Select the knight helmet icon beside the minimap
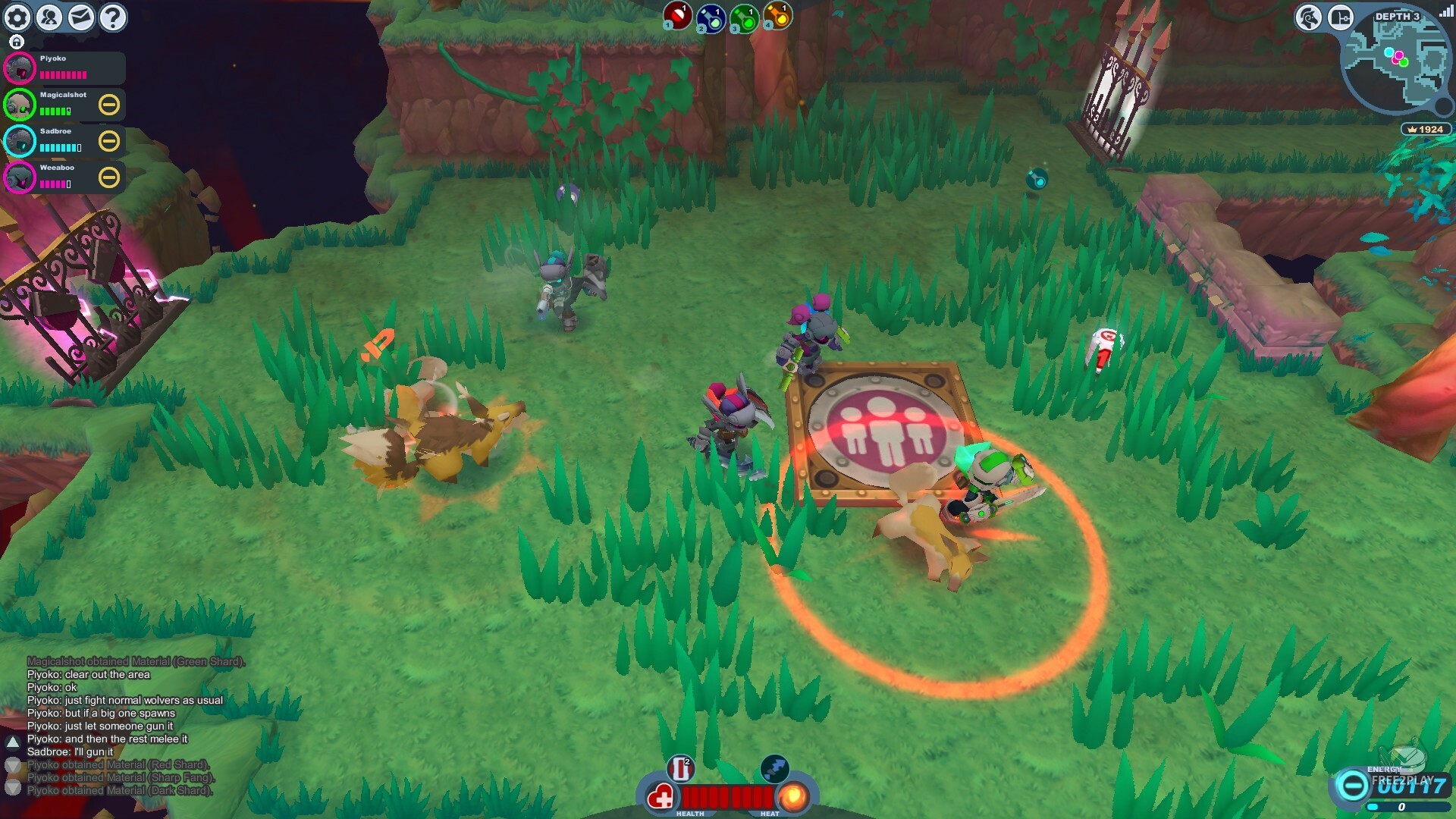The image size is (1456, 819). point(1308,15)
